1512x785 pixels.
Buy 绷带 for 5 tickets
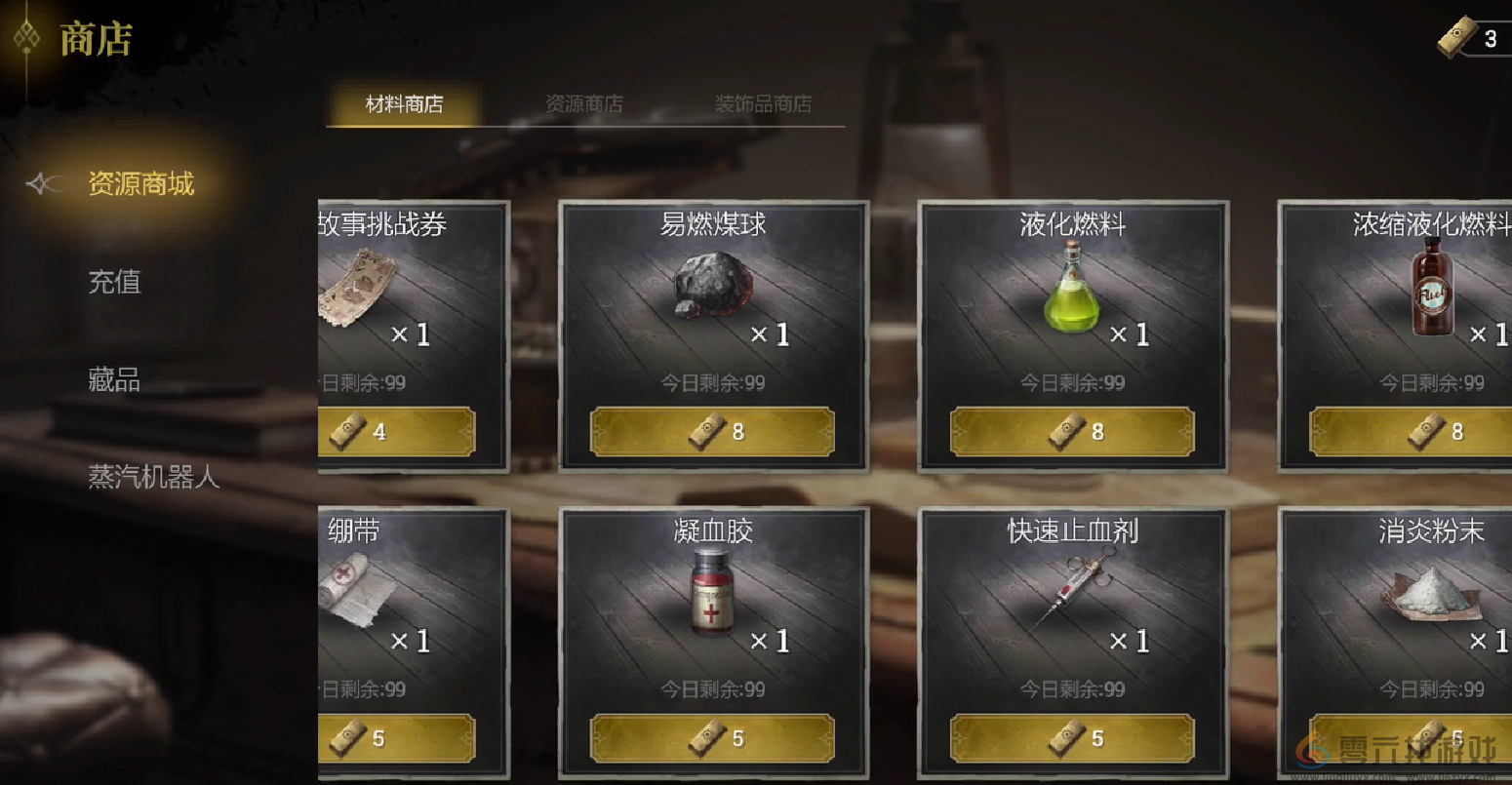(x=397, y=738)
